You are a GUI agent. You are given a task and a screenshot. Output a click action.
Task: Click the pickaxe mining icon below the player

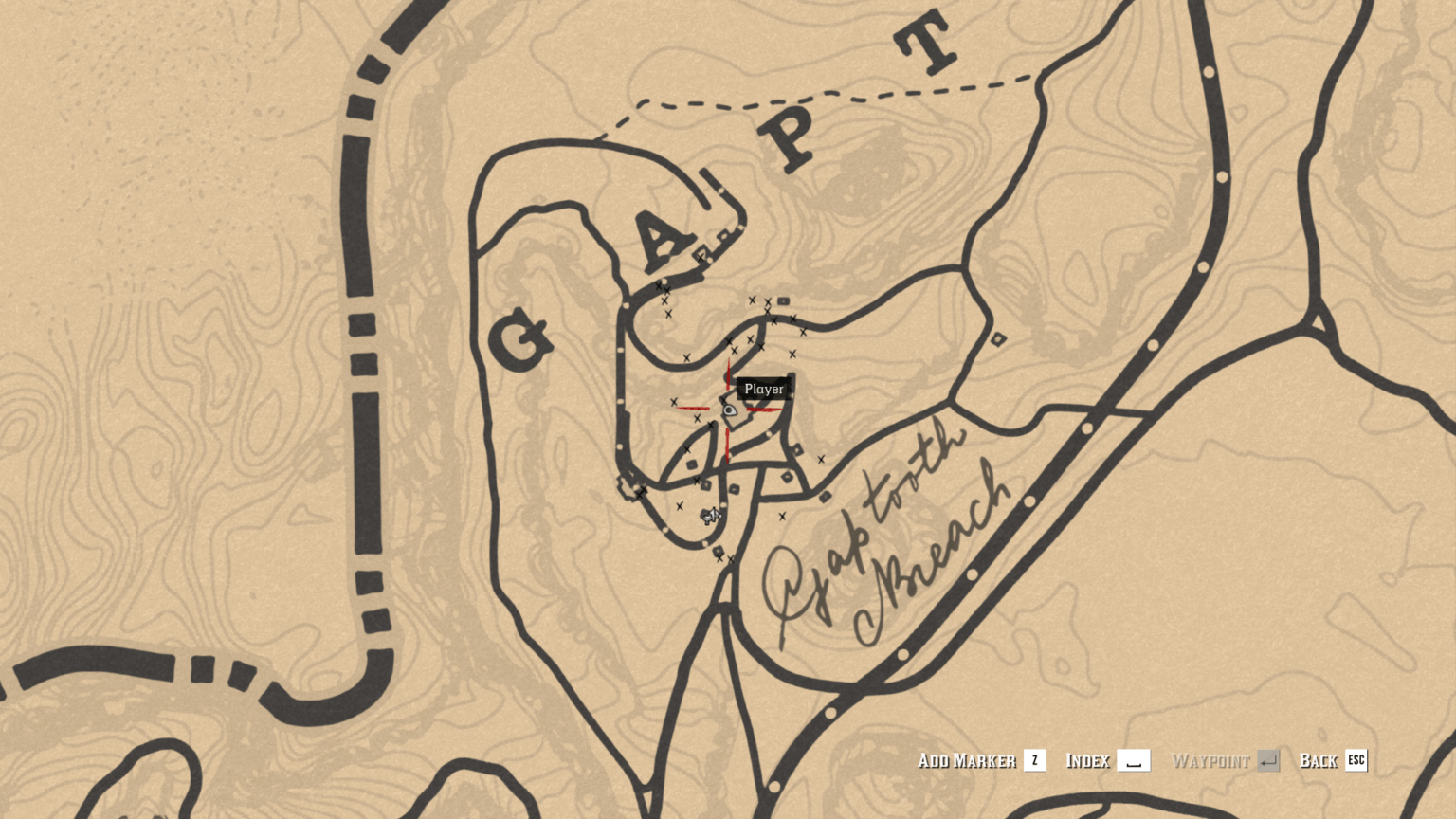713,515
